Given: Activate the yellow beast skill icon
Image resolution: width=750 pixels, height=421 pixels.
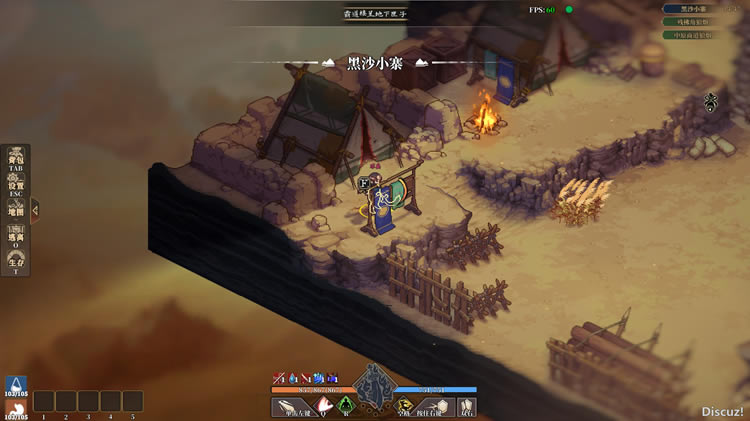Looking at the screenshot, I should (x=402, y=406).
